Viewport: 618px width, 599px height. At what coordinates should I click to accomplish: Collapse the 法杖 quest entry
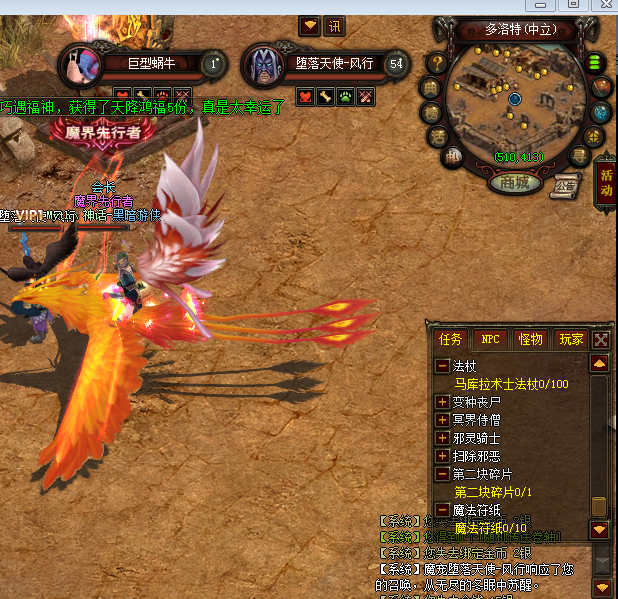point(442,366)
